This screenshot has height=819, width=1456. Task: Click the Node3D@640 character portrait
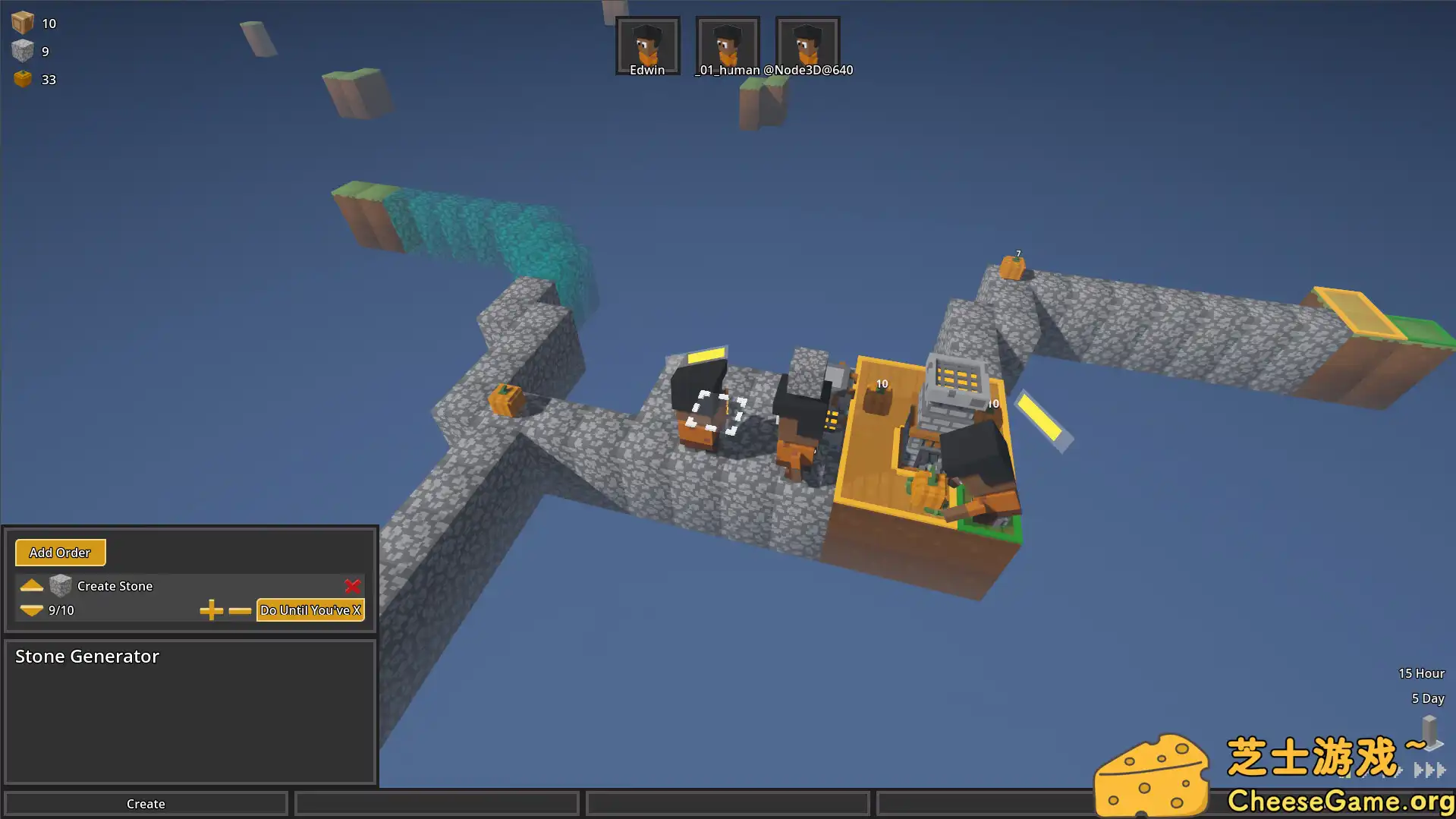pyautogui.click(x=807, y=44)
